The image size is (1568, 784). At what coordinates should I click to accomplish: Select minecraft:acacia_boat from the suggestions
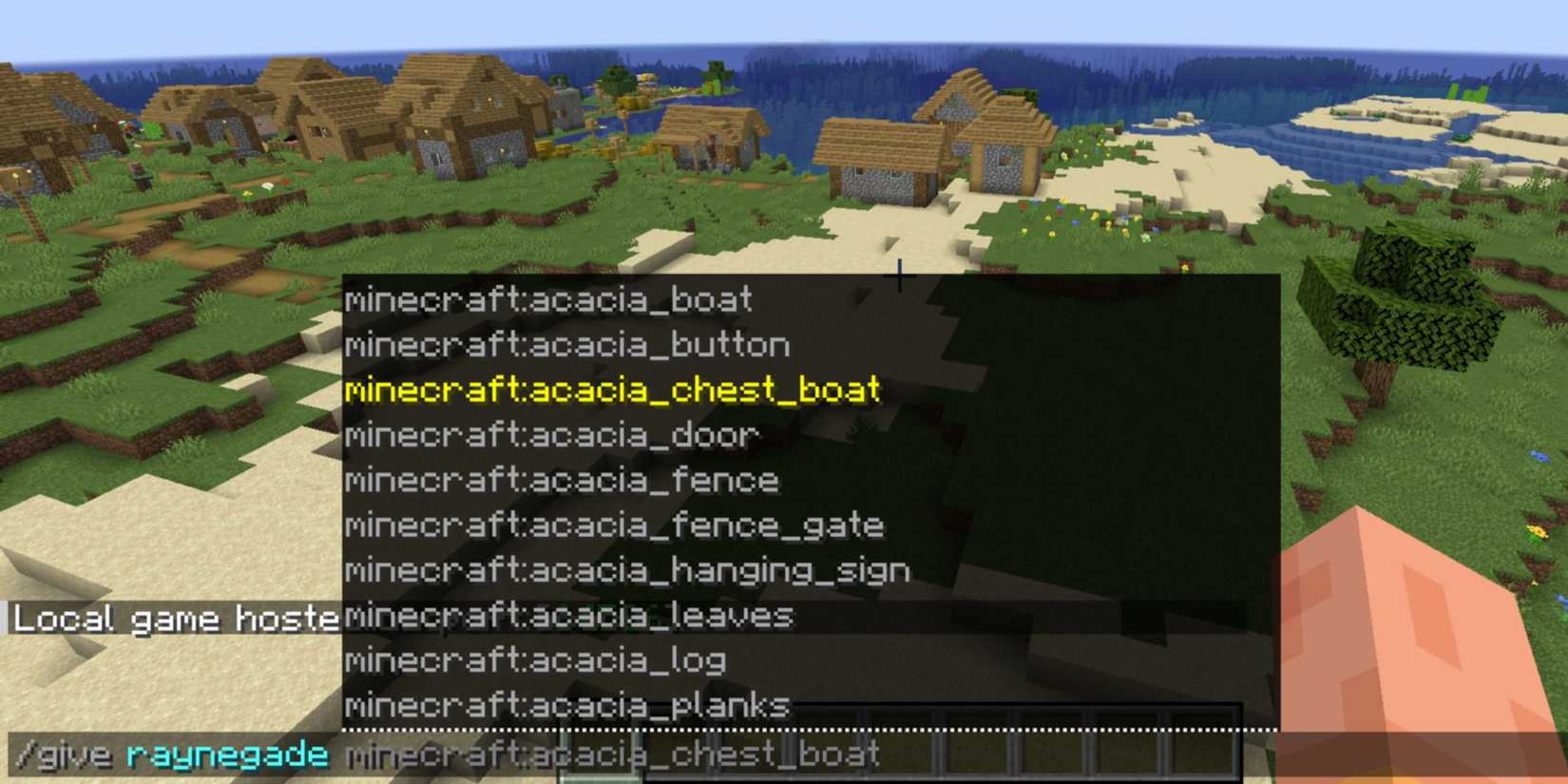[x=546, y=301]
